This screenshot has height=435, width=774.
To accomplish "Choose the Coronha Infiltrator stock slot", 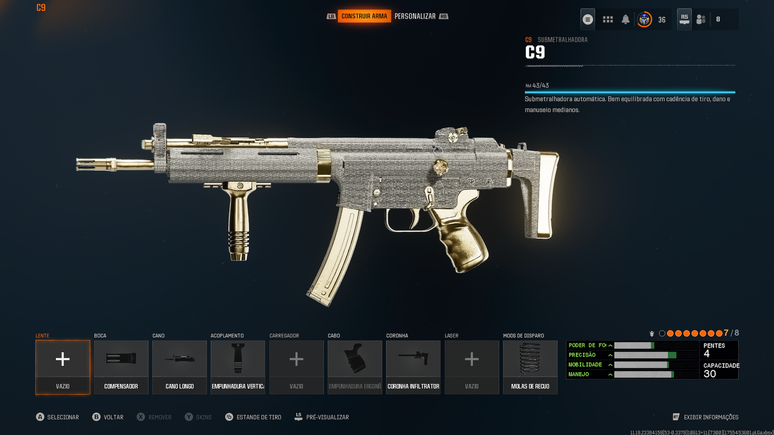I will (x=413, y=366).
